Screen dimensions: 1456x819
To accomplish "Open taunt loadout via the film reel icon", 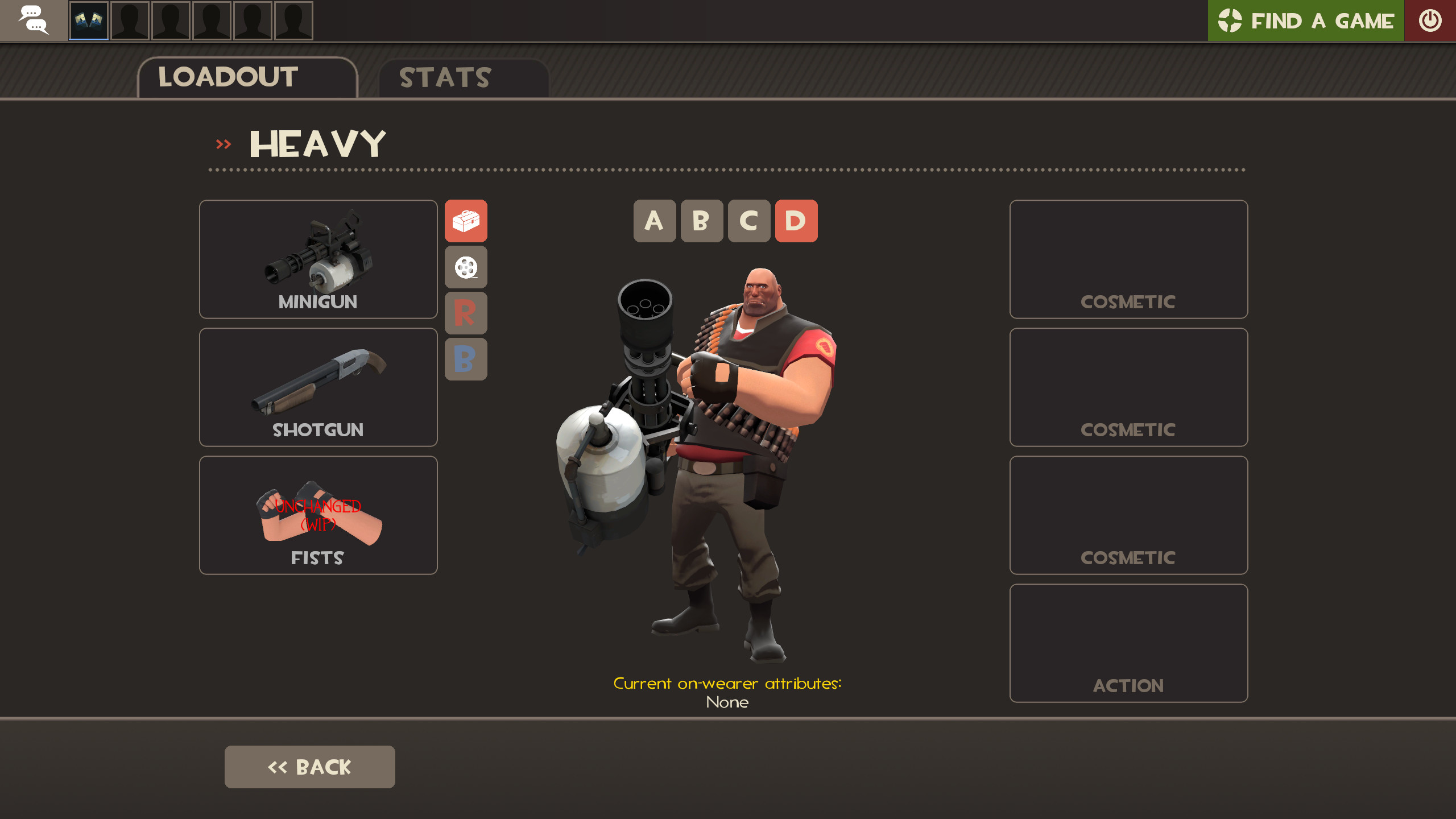I will 466,267.
